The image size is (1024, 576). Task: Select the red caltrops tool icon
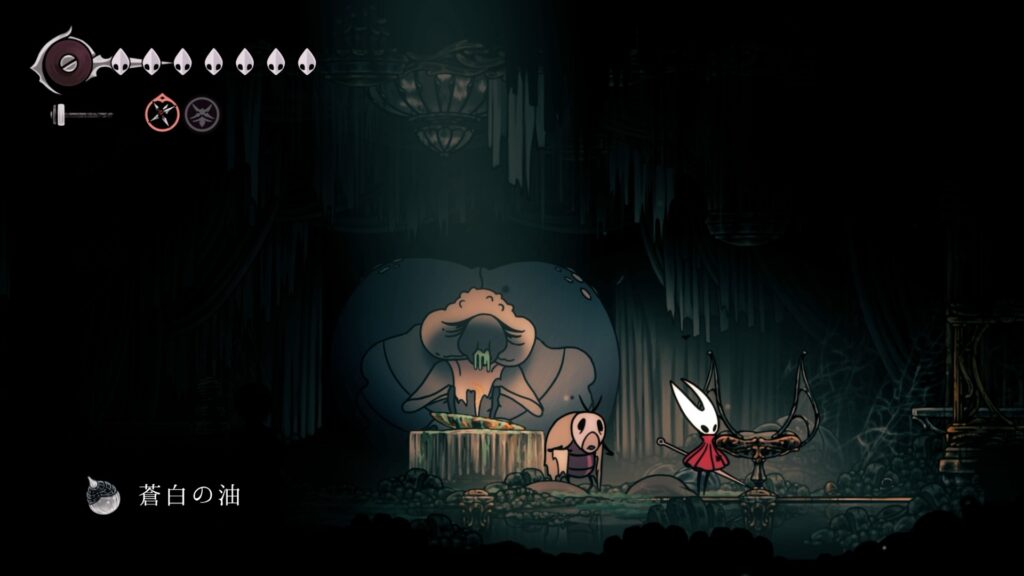click(x=162, y=114)
